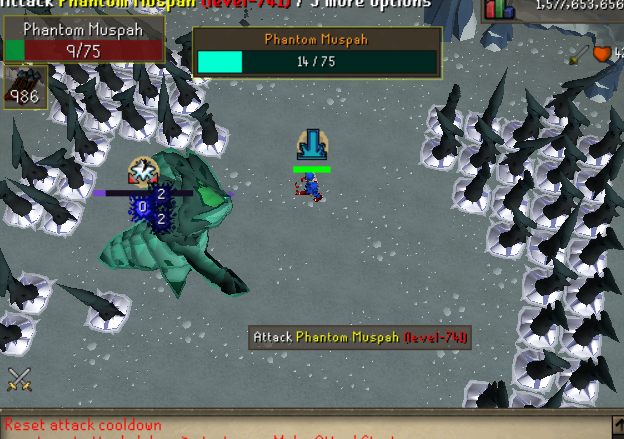Viewport: 624px width, 439px height.
Task: Select the sword special attack orb
Action: 581,54
